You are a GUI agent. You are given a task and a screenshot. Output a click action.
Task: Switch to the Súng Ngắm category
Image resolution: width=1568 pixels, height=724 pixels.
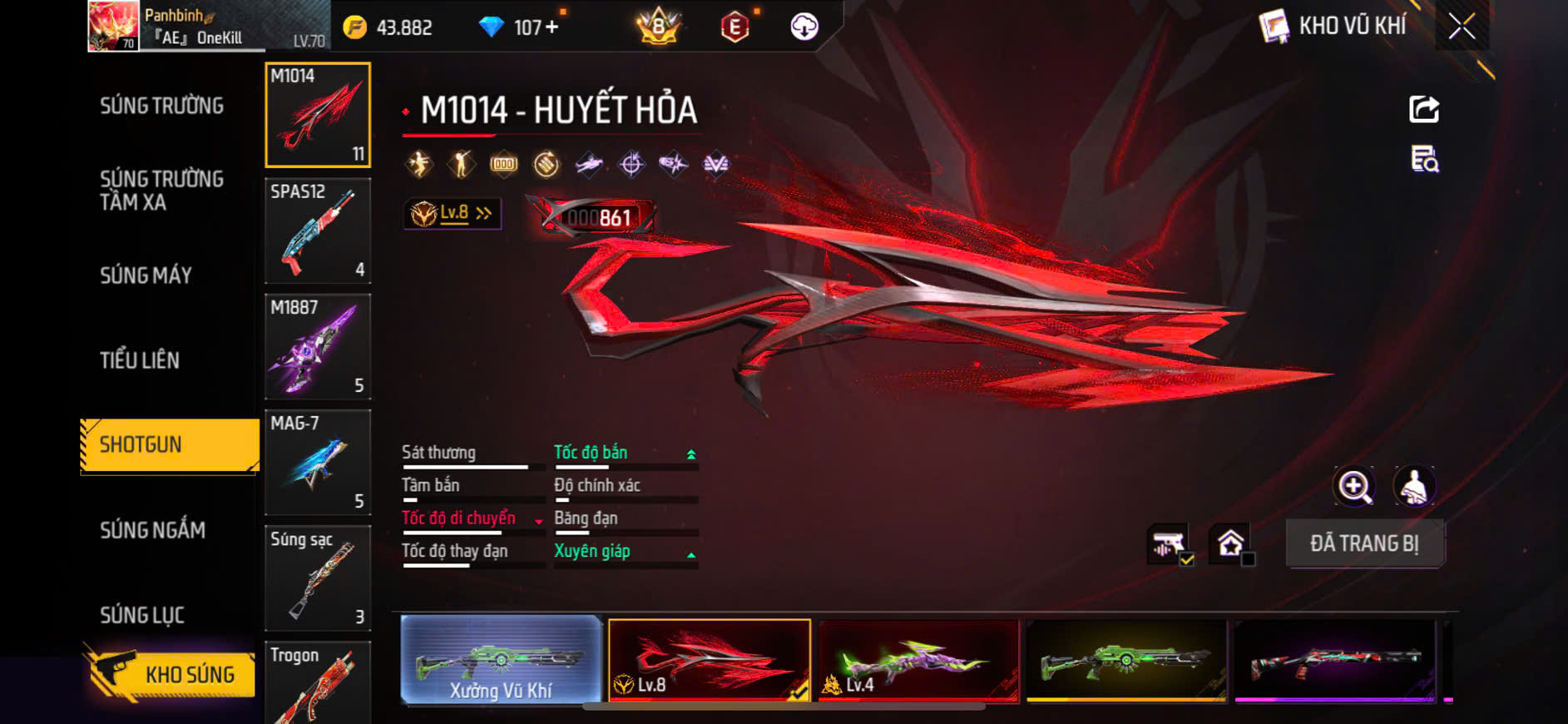click(152, 530)
